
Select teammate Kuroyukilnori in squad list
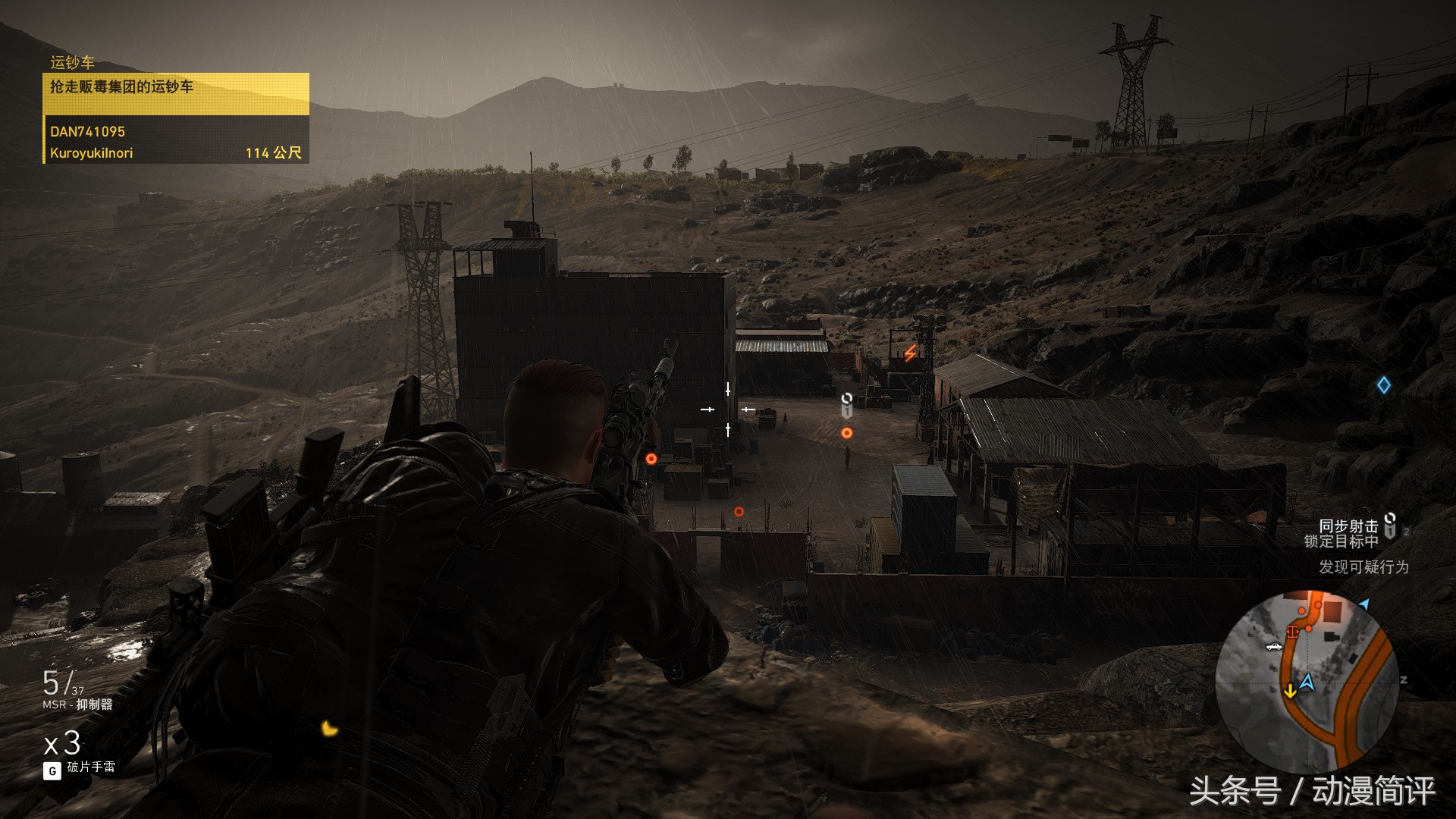pyautogui.click(x=92, y=153)
